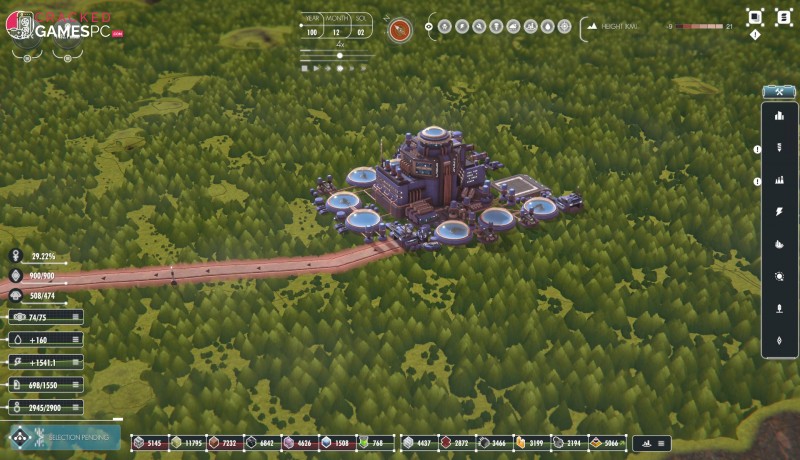Screen dimensions: 800x460
Task: Adjust the game speed slider knob
Action: click(340, 56)
